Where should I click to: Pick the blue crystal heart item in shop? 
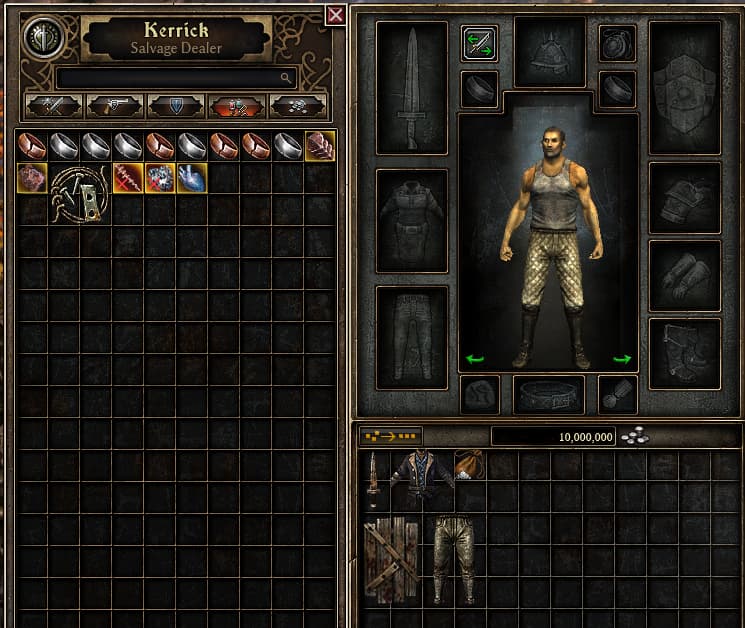tap(192, 178)
